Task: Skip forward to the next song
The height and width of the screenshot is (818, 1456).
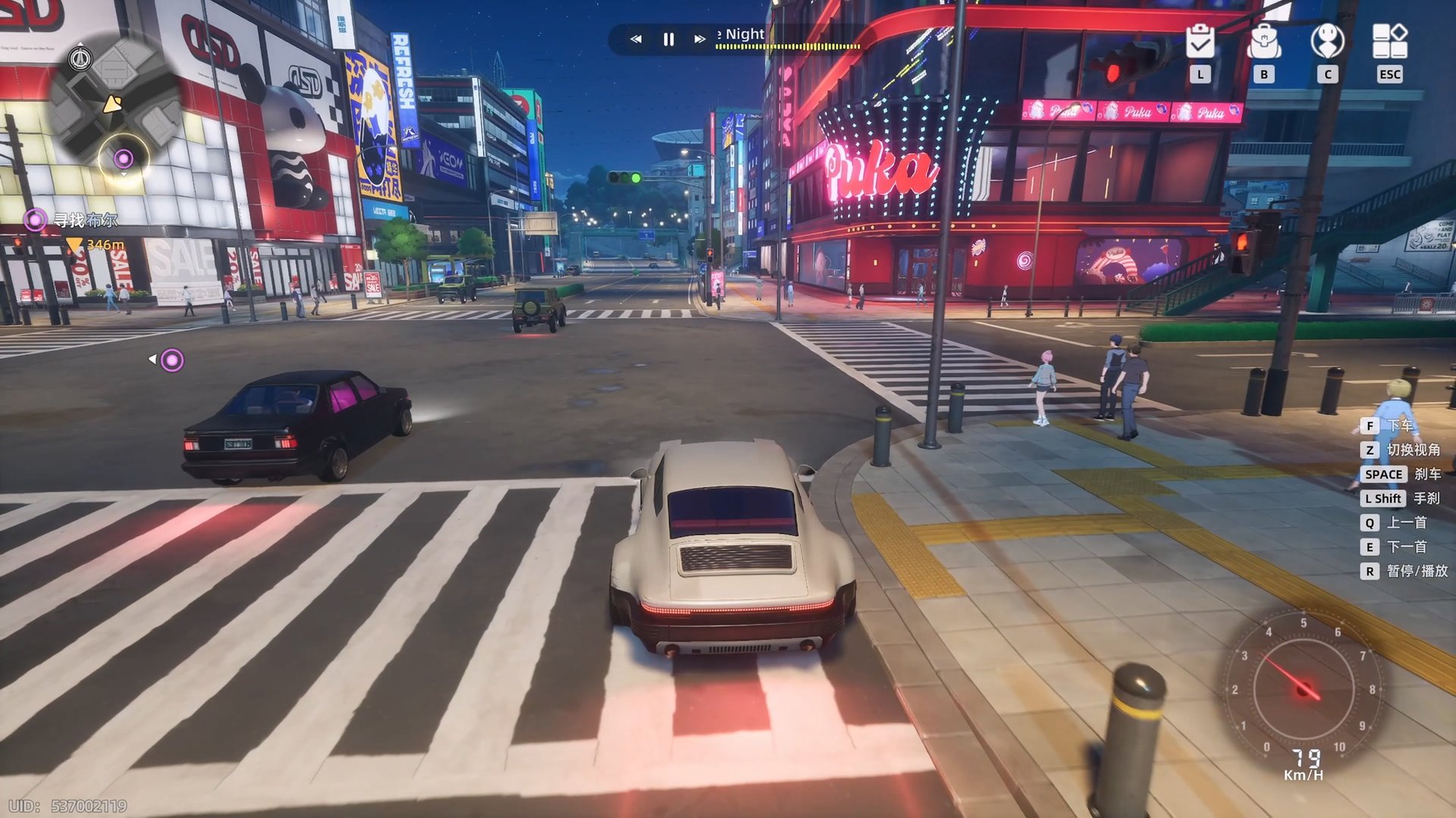Action: (698, 39)
